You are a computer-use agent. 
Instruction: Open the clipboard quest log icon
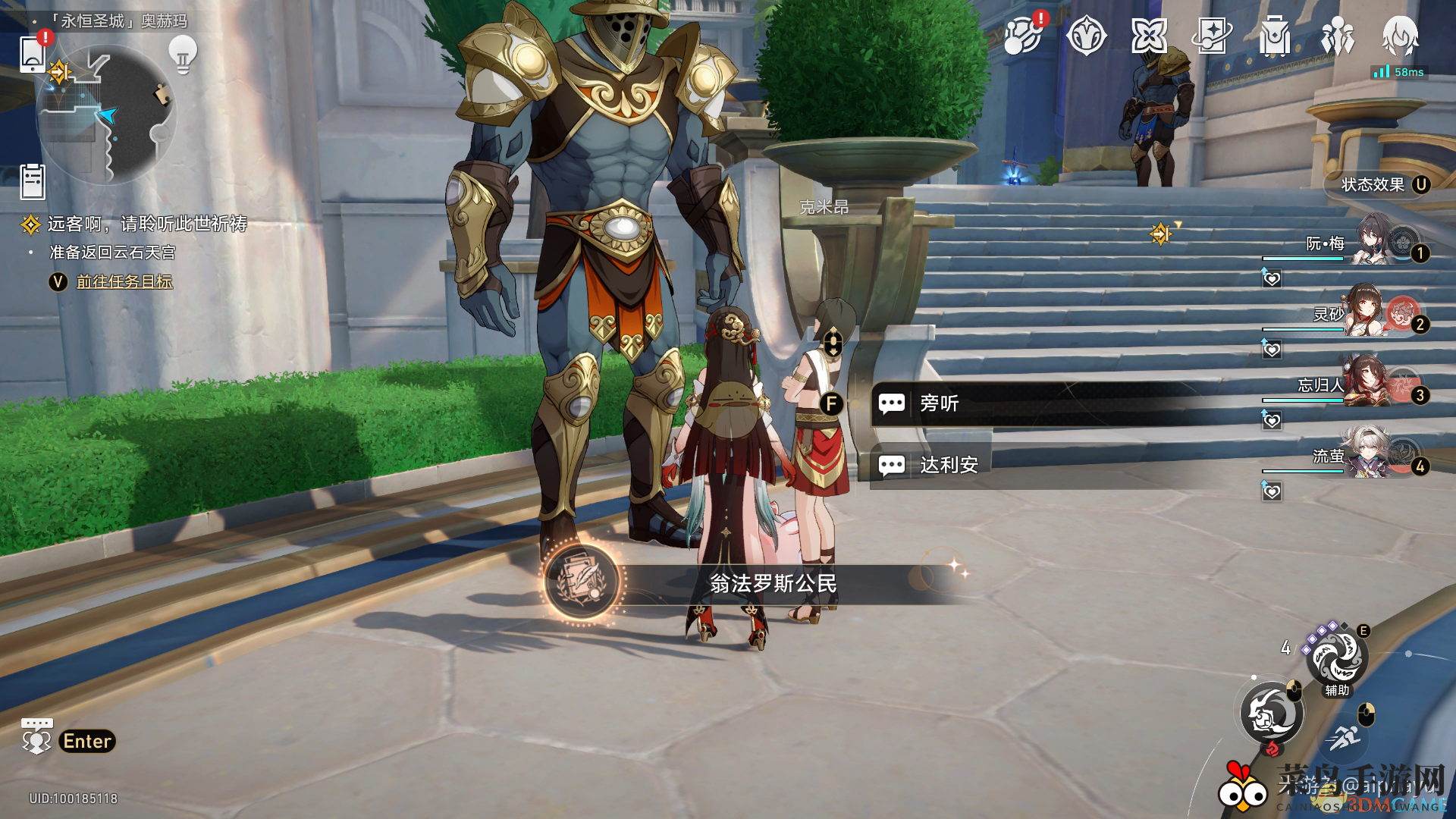coord(33,182)
